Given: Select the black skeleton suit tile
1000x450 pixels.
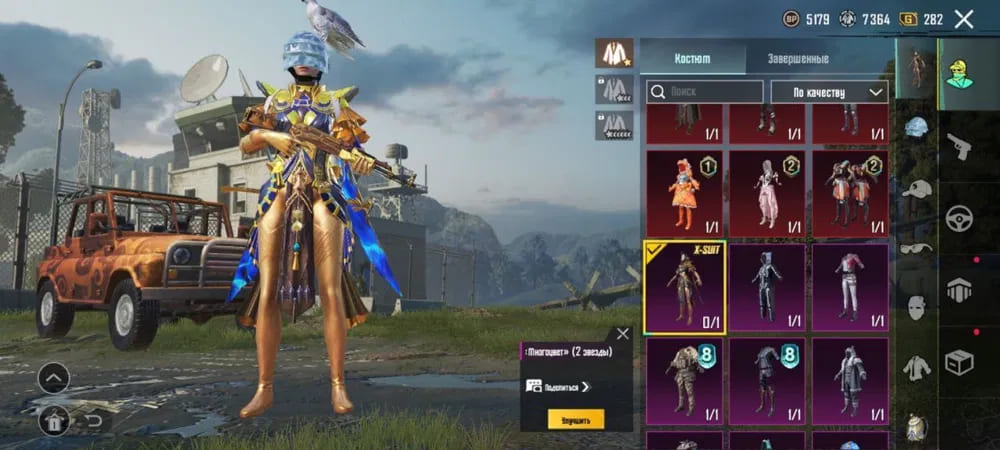Looking at the screenshot, I should 767,288.
